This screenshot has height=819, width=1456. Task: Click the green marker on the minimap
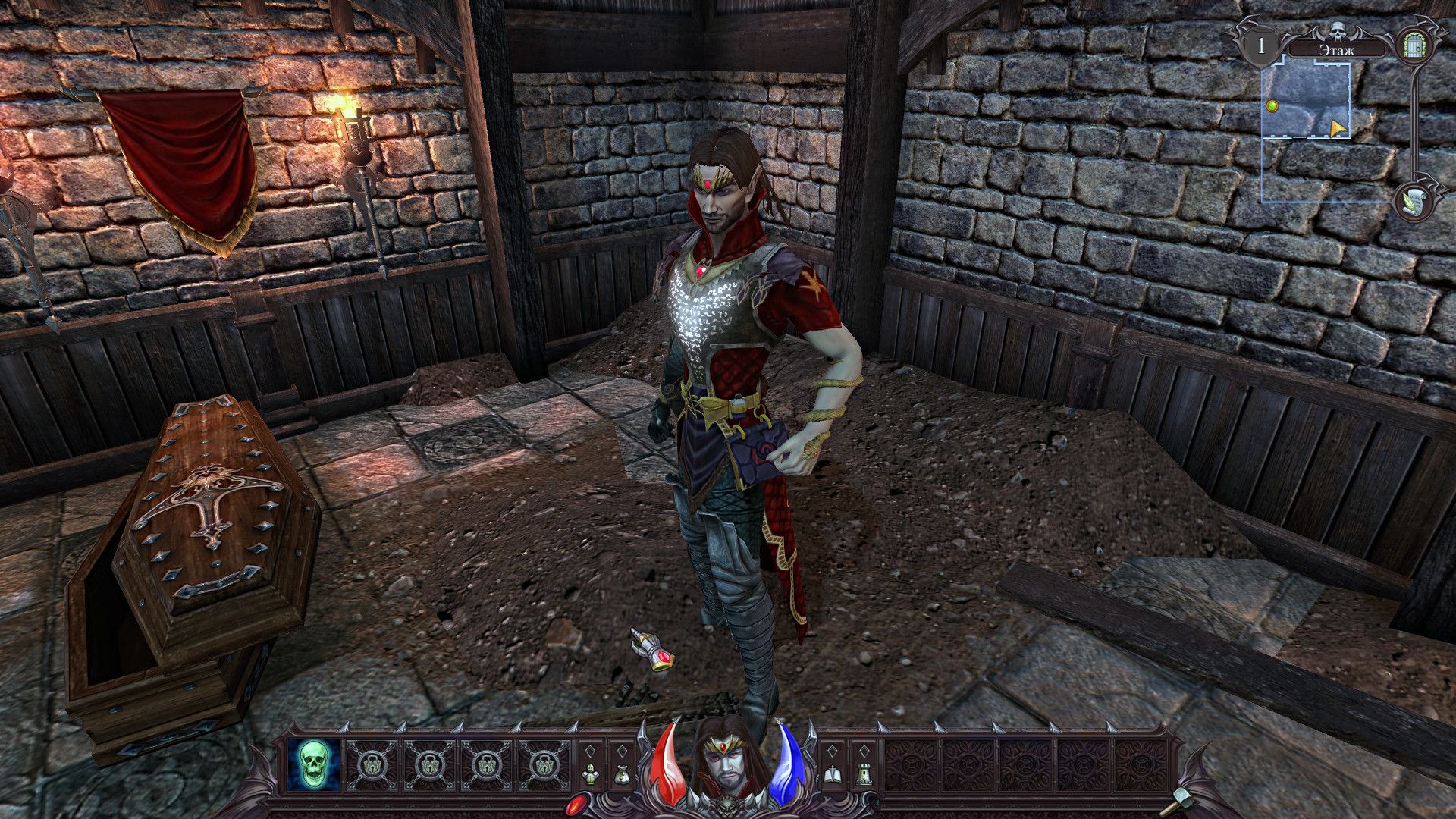click(1272, 106)
